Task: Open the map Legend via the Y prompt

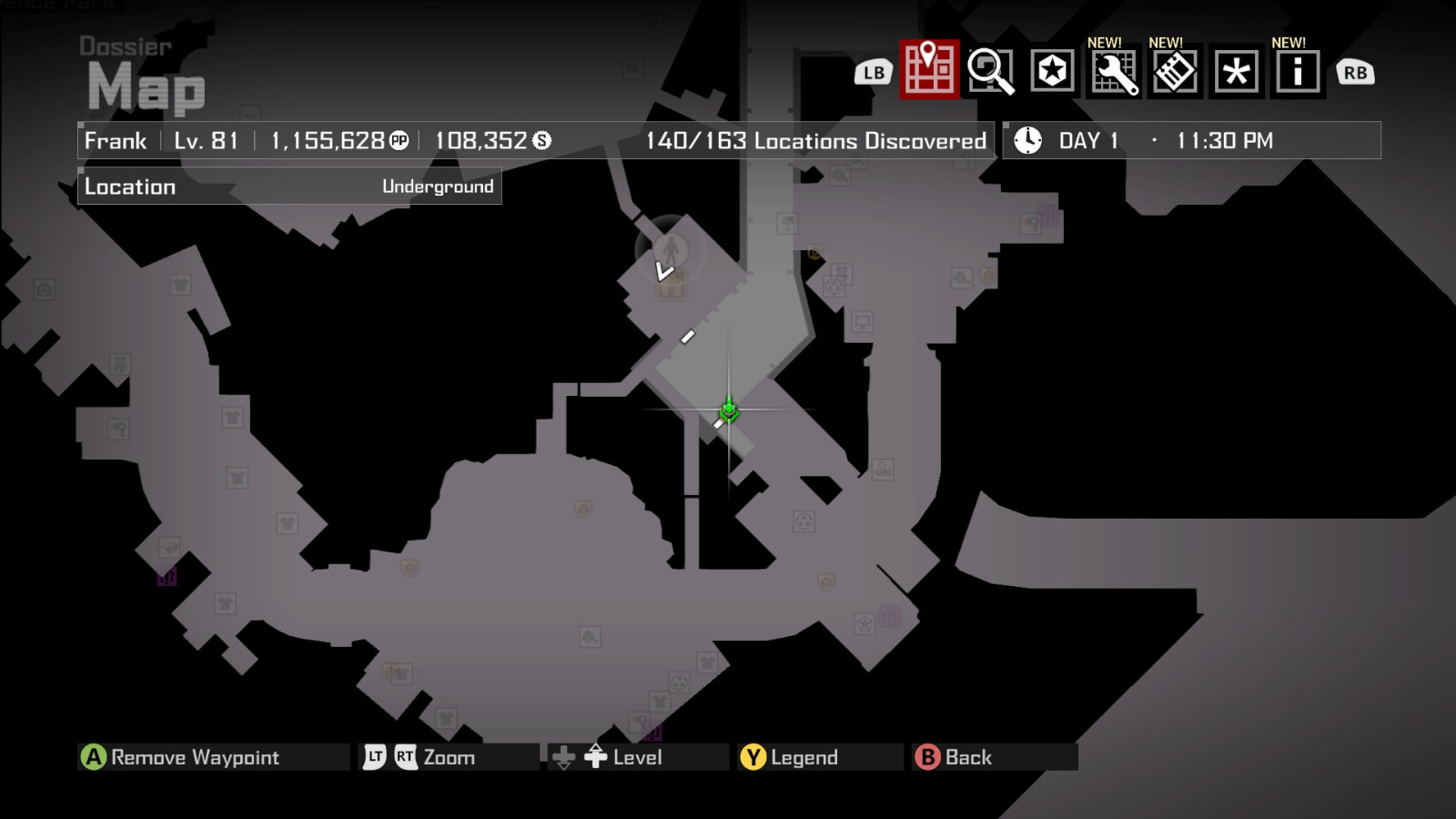Action: [792, 756]
